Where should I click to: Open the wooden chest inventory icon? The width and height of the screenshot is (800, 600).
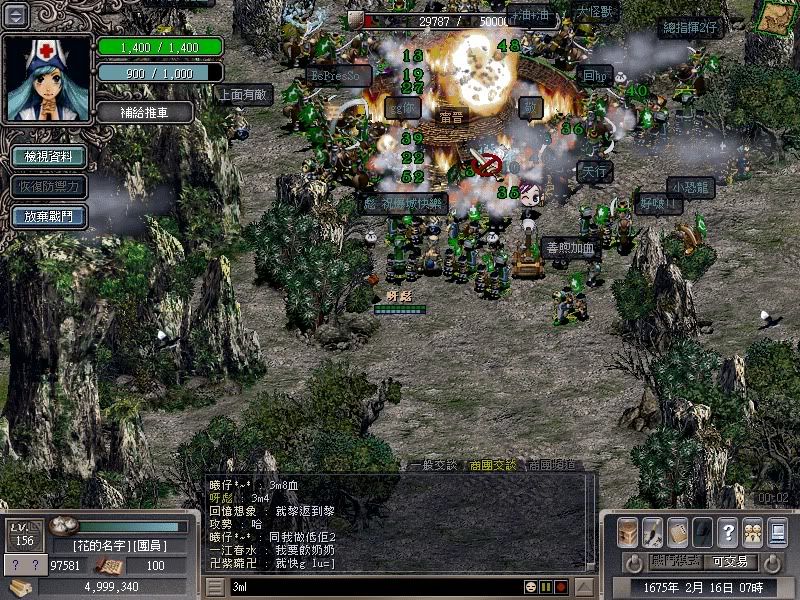click(x=627, y=532)
